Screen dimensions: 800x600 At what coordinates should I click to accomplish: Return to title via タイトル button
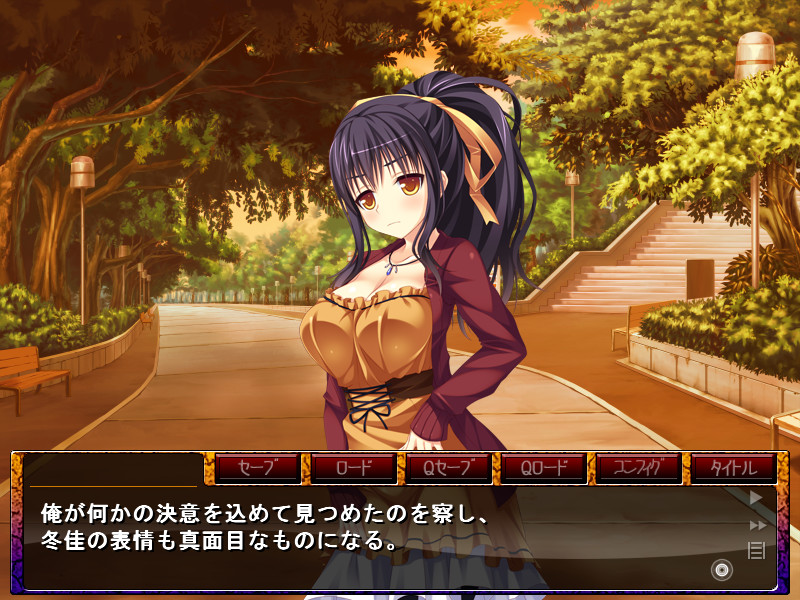click(x=733, y=467)
